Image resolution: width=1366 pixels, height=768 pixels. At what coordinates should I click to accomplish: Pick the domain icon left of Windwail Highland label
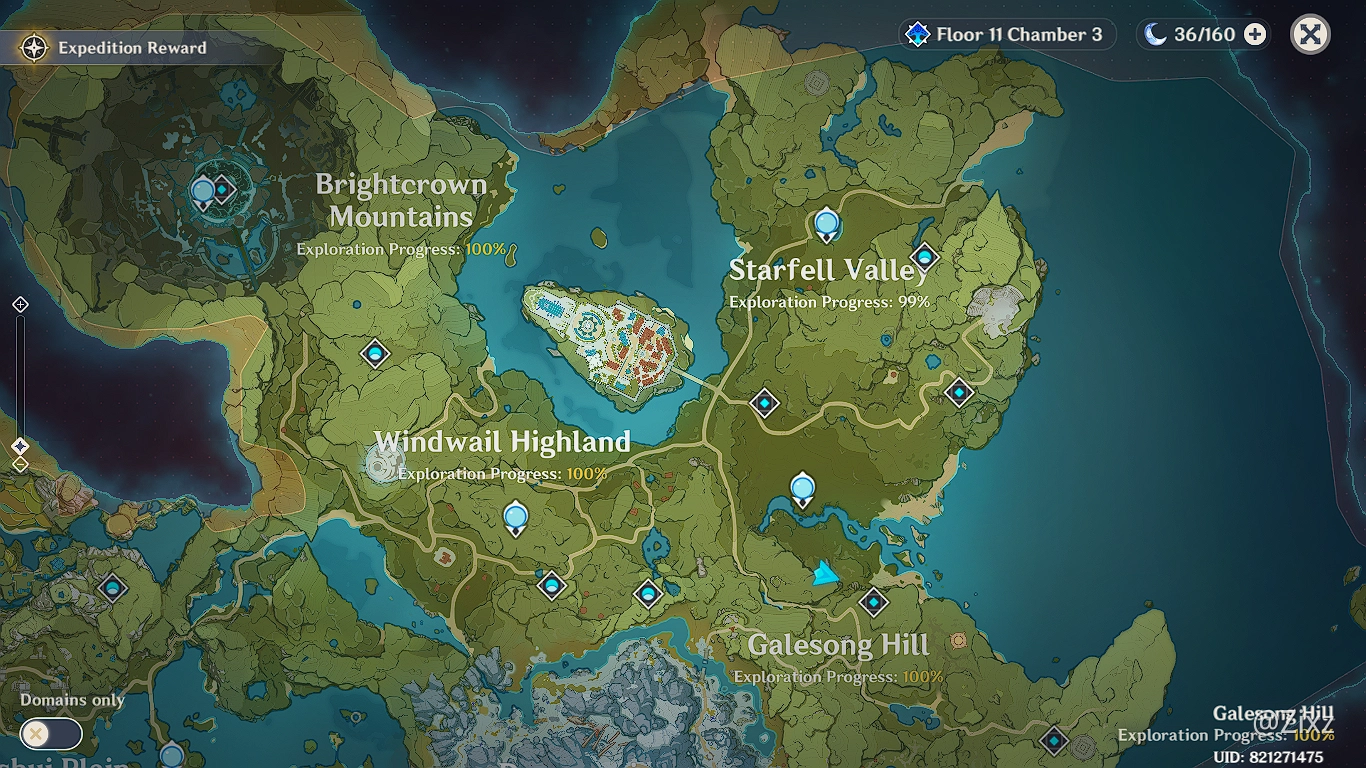[382, 464]
